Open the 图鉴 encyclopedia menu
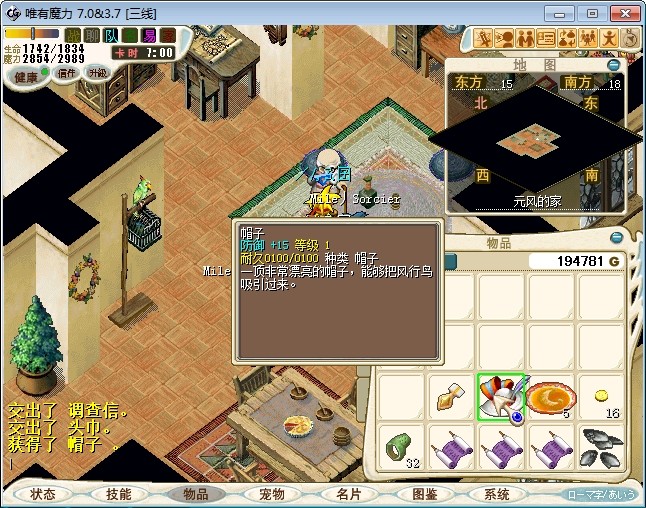Screen dimensions: 646x508 pyautogui.click(x=424, y=494)
